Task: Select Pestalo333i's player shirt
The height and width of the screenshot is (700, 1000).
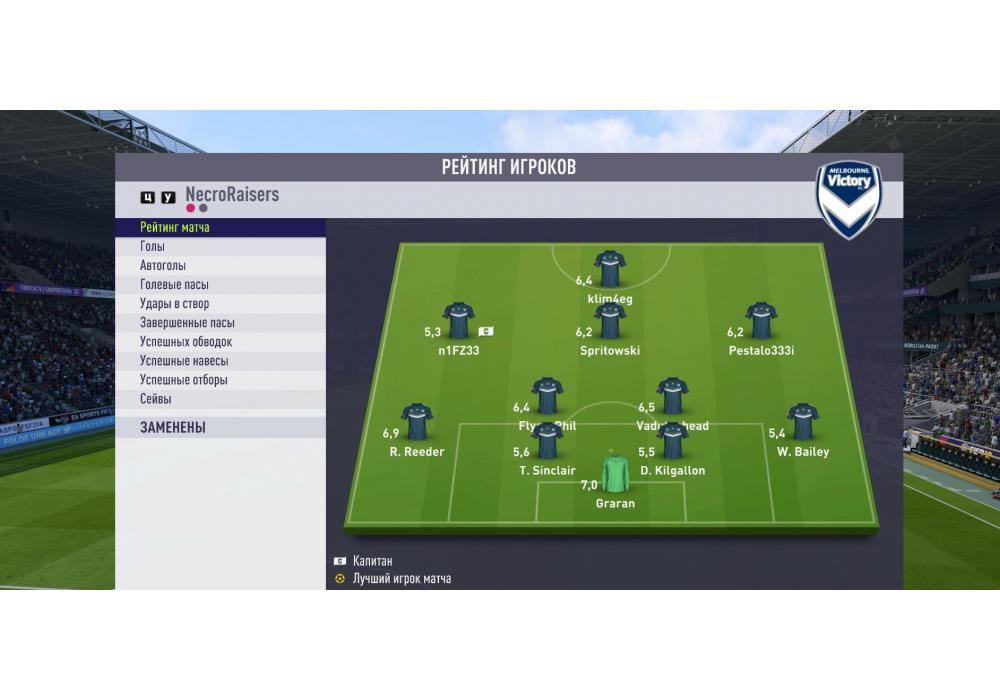Action: click(761, 321)
